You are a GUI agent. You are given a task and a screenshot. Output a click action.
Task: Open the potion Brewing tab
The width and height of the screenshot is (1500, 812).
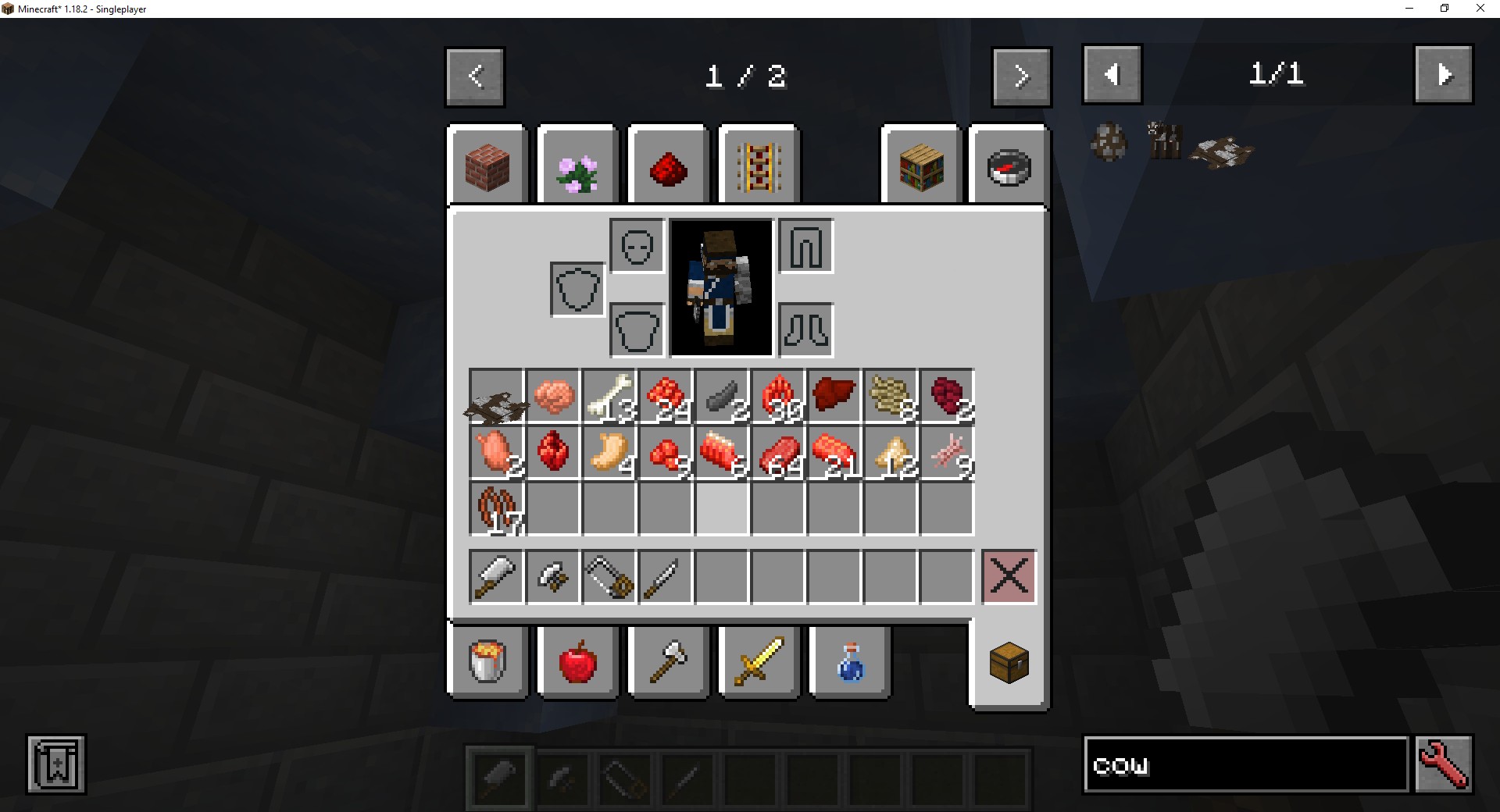tap(849, 661)
